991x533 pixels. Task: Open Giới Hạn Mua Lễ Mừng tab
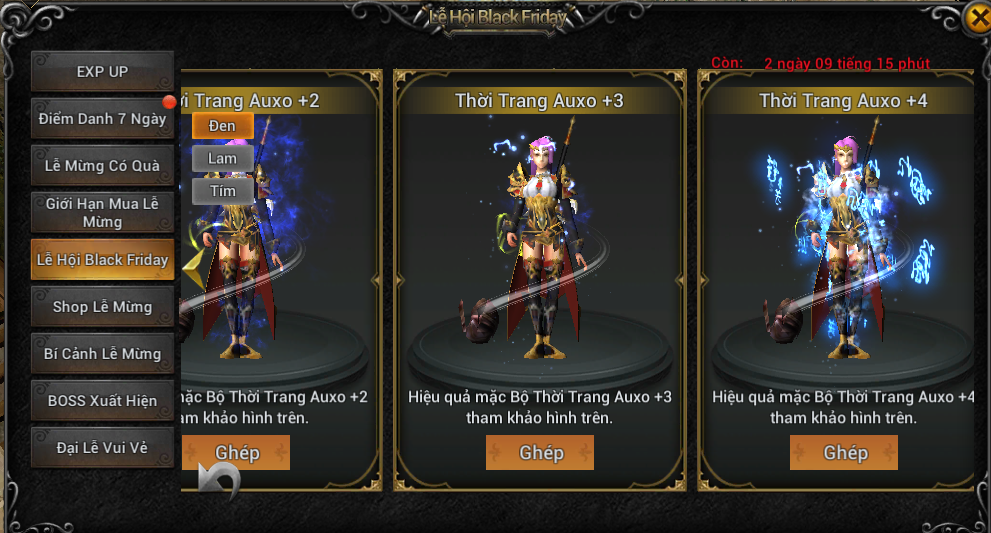click(x=102, y=212)
